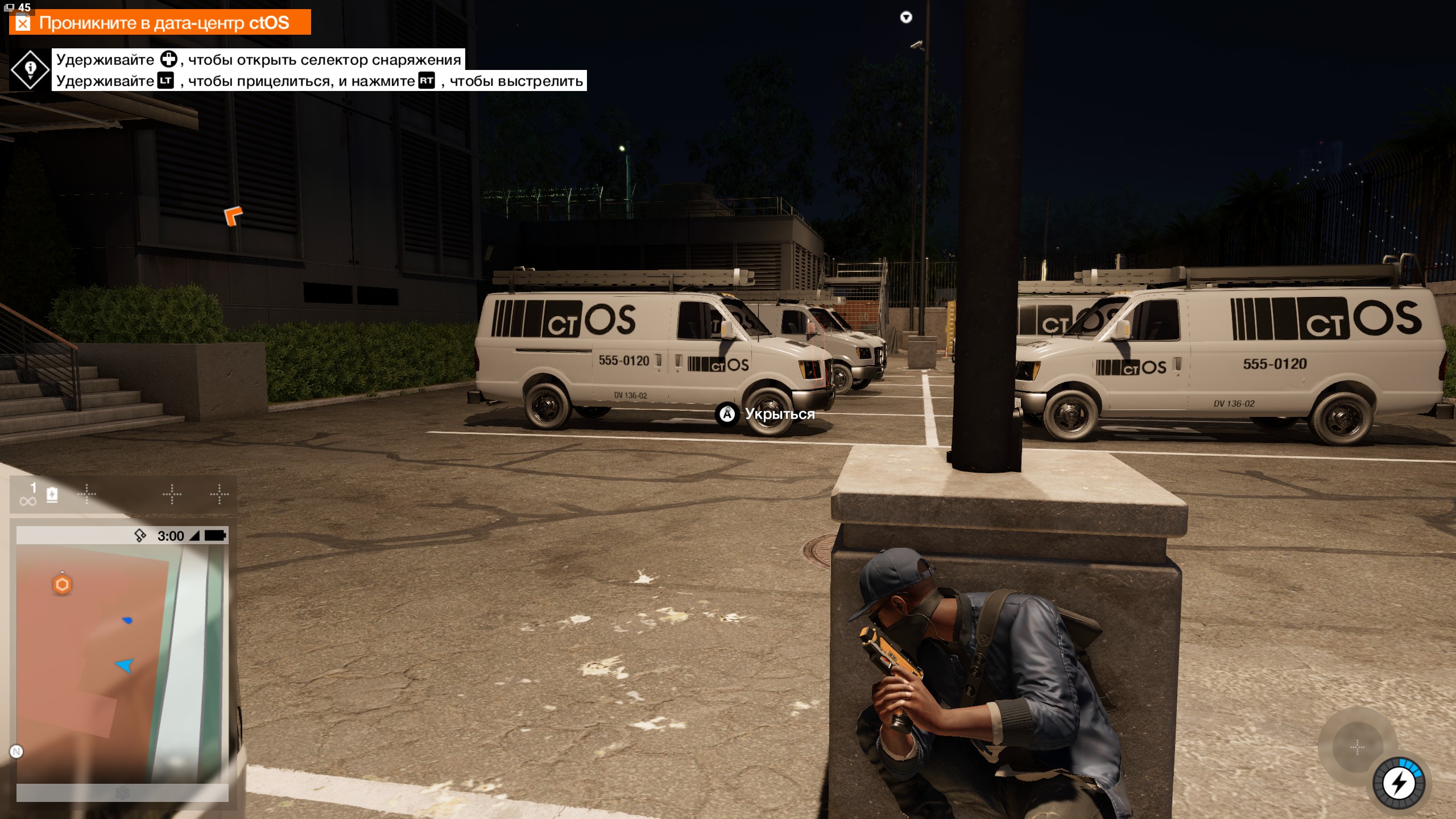Click the diamond hint info icon

point(30,69)
